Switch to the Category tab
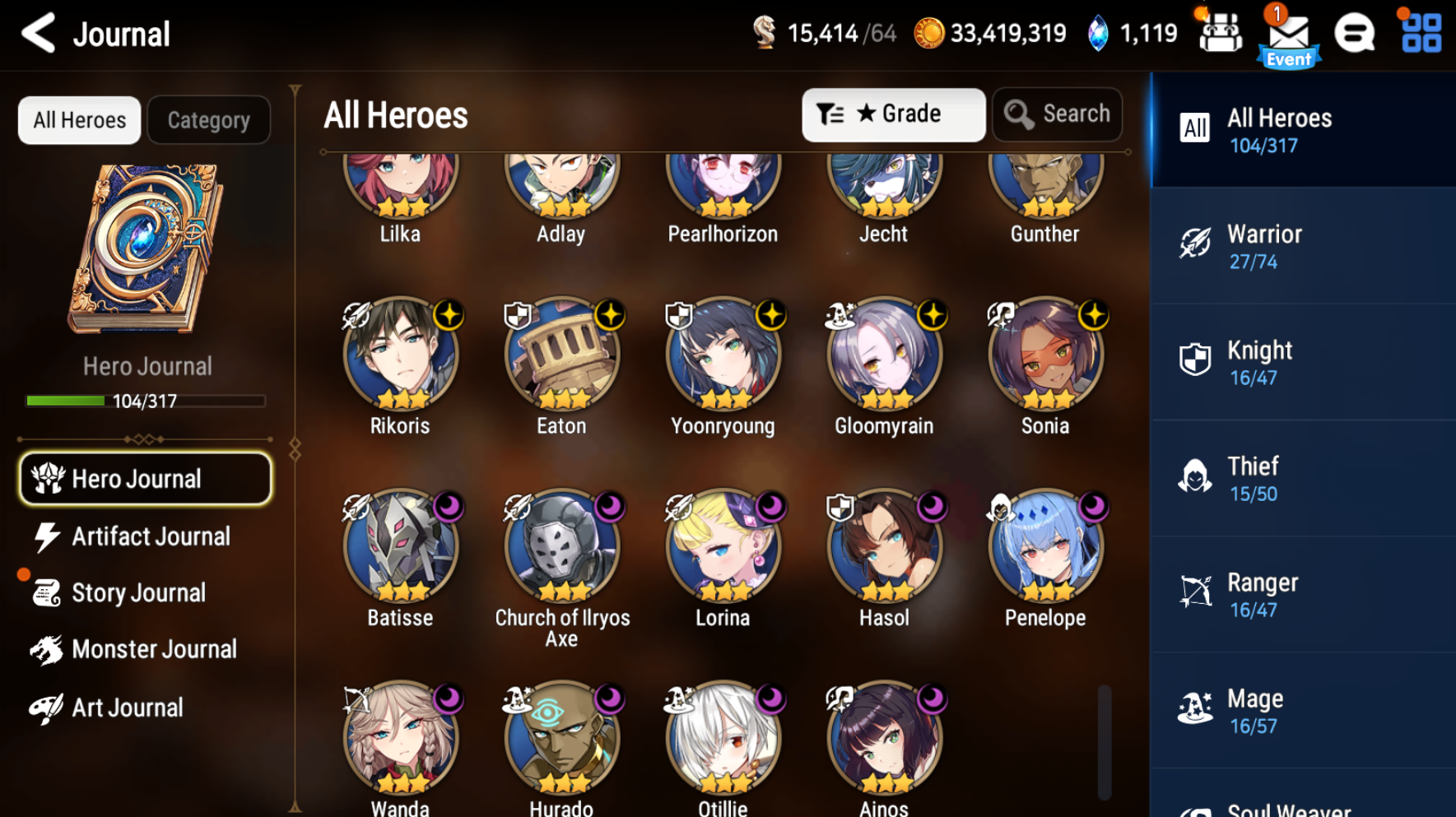 tap(208, 120)
